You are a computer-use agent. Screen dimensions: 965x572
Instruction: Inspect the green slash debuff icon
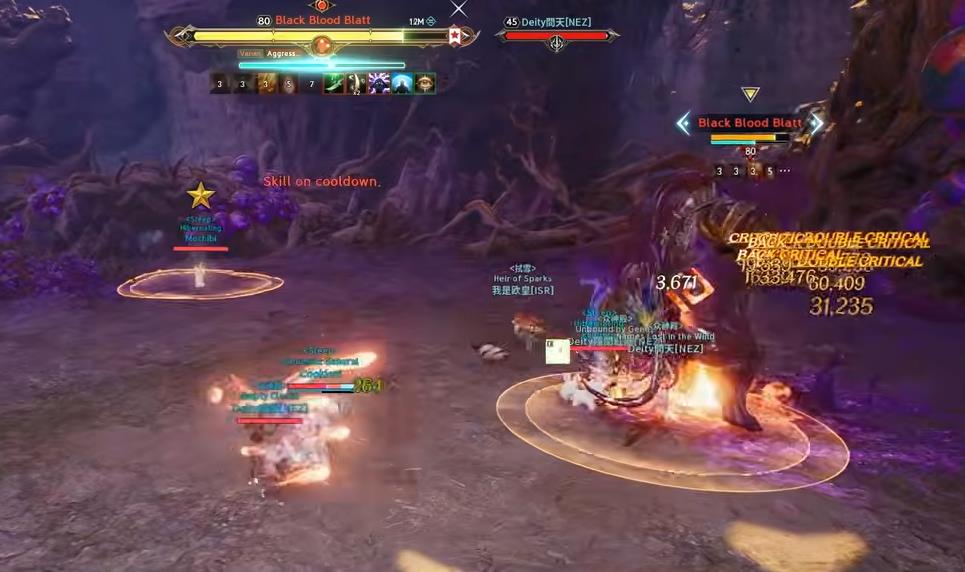tap(333, 84)
